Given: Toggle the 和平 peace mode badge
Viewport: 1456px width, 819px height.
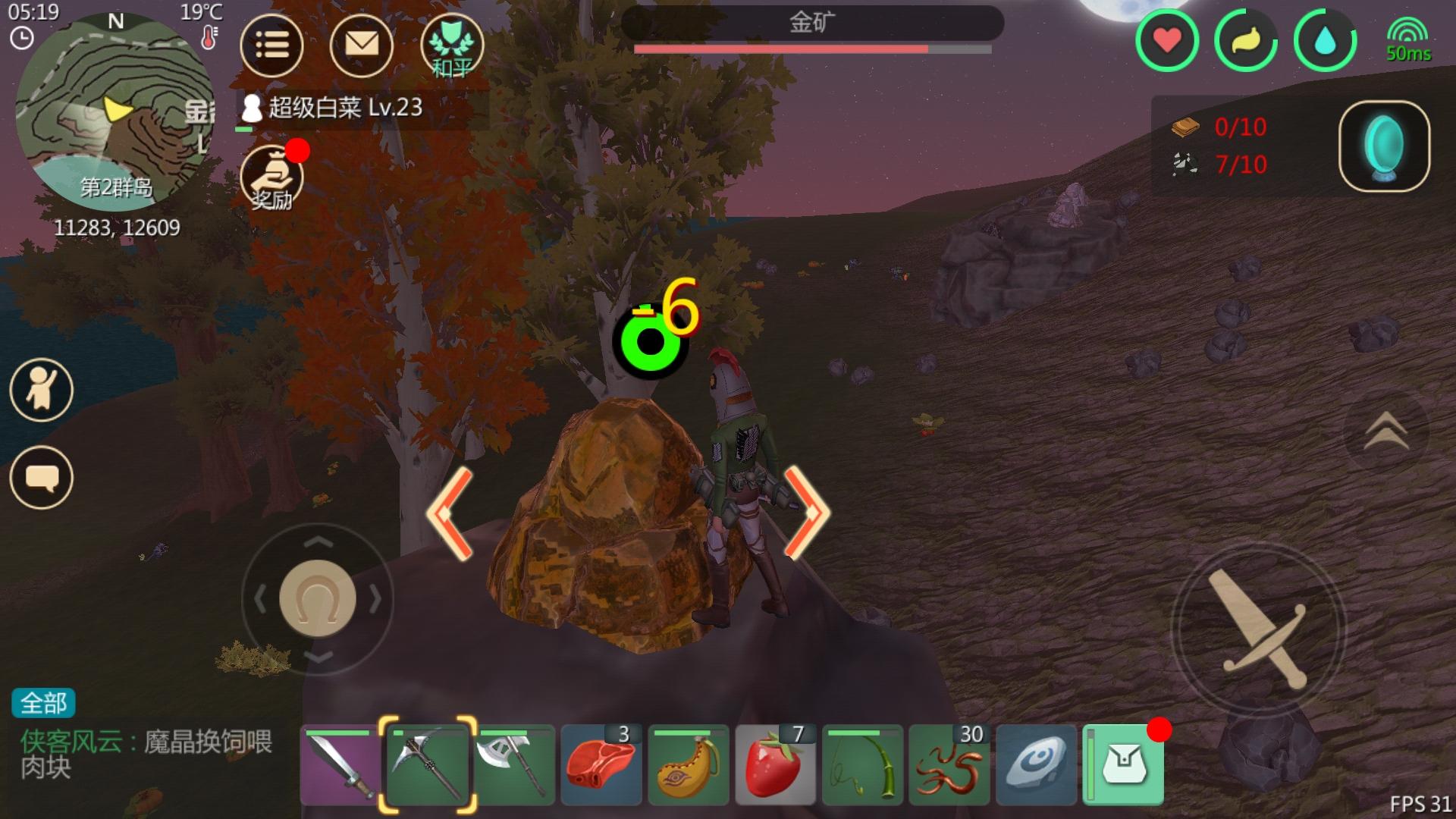Looking at the screenshot, I should (x=452, y=45).
